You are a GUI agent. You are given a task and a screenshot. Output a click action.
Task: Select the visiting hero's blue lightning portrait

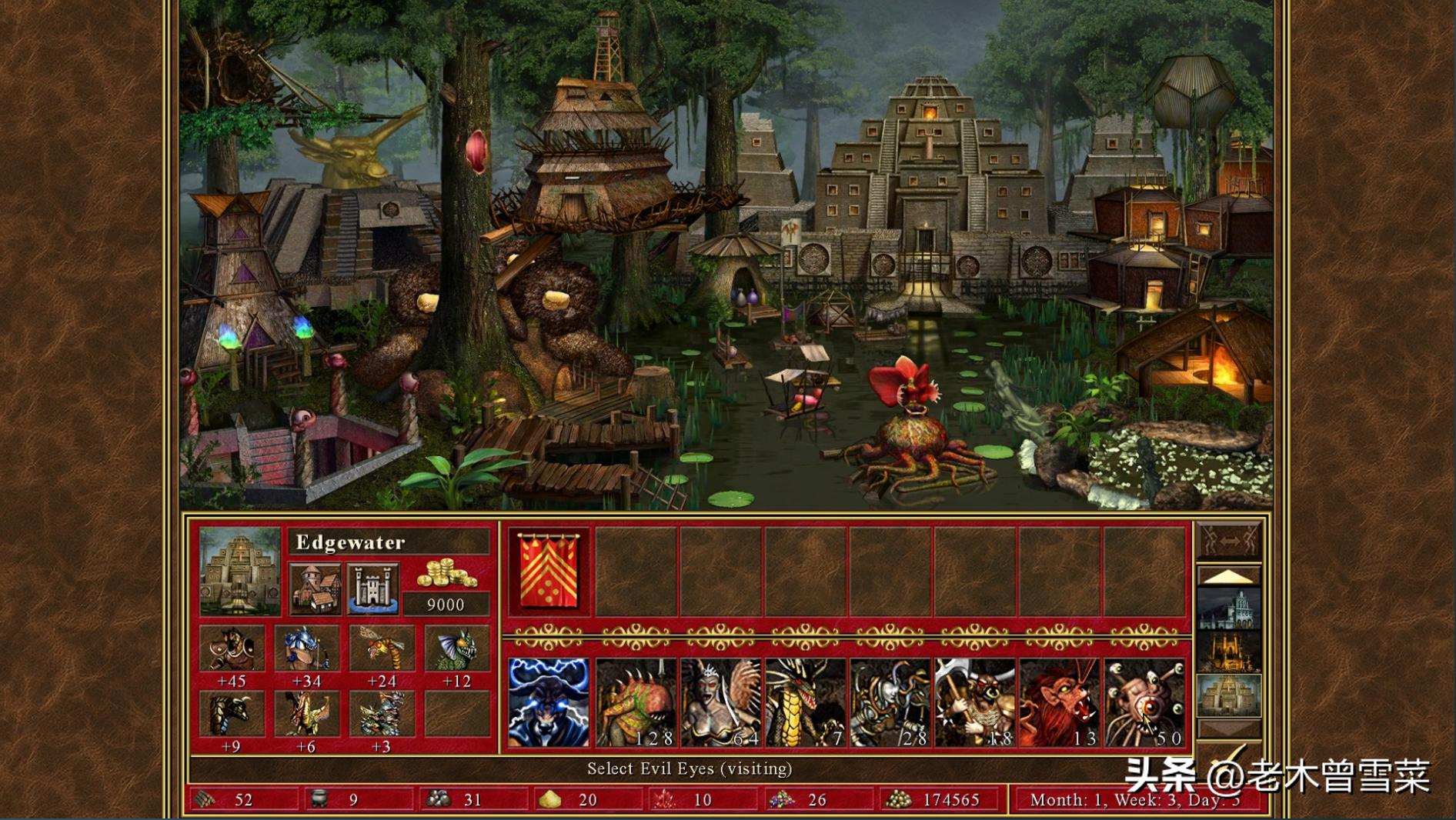pos(549,702)
